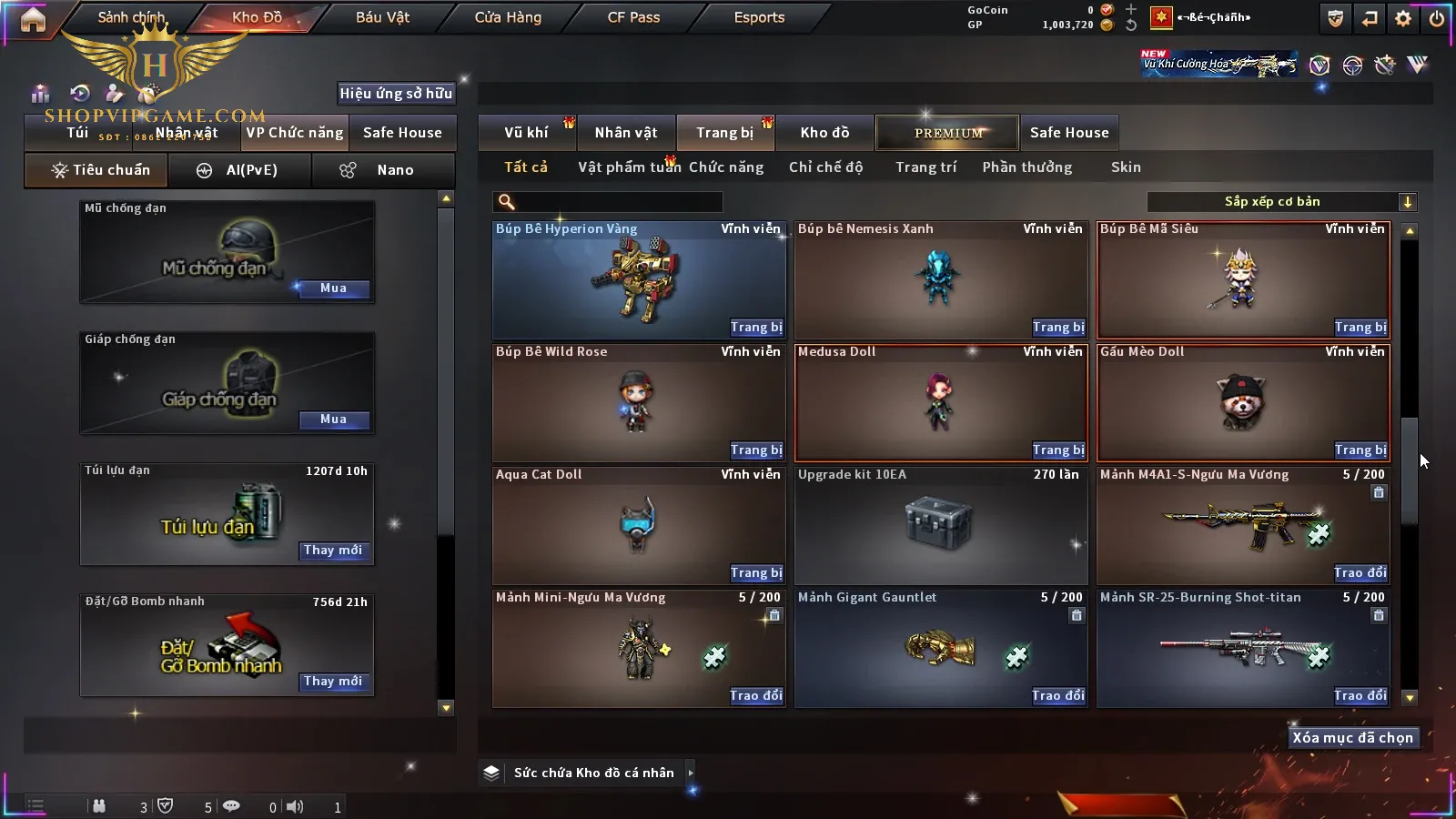This screenshot has width=1456, height=819.
Task: Switch to the Vũ khí tab
Action: pyautogui.click(x=526, y=133)
